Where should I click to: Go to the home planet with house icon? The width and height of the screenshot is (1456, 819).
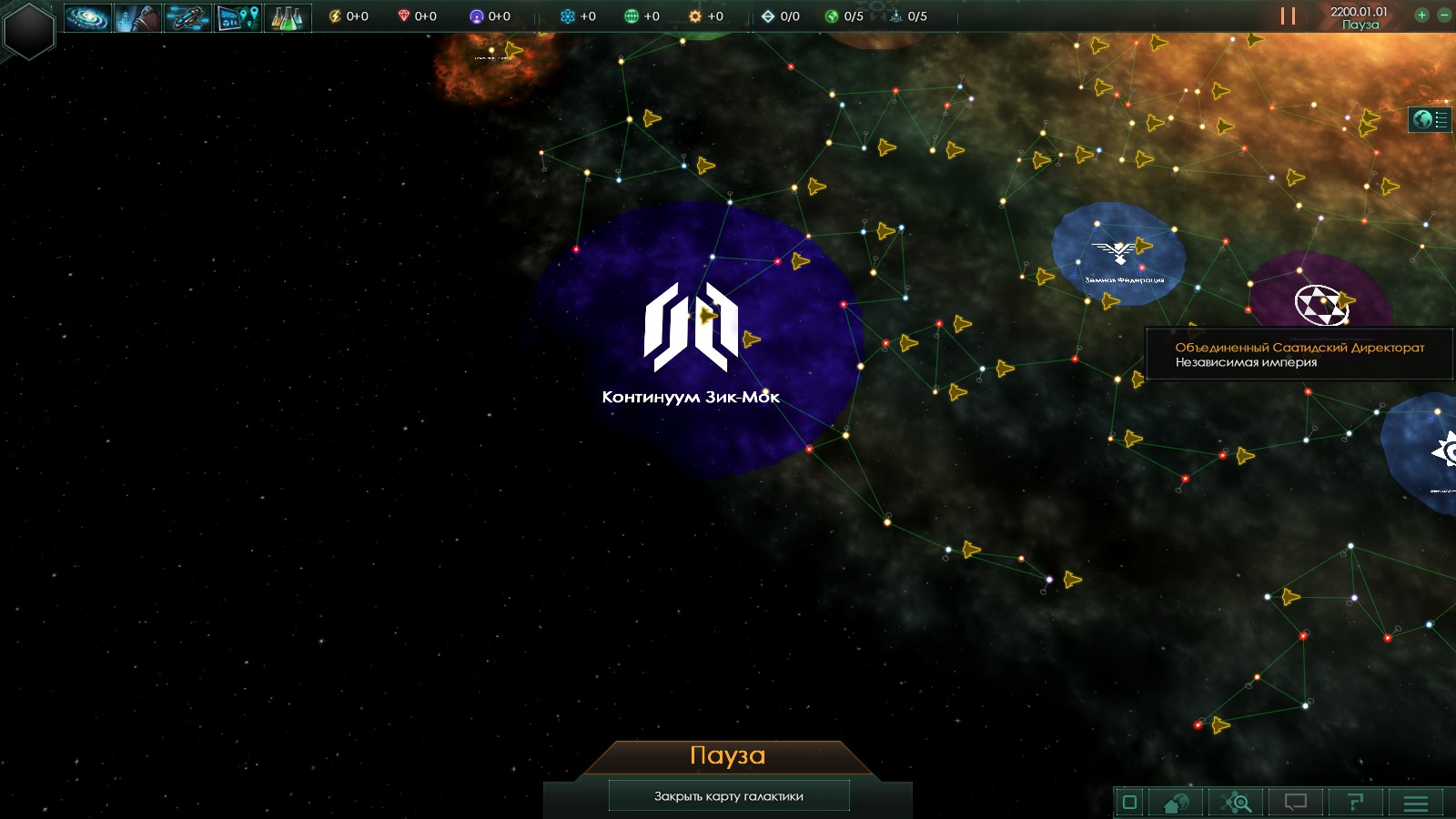click(1176, 802)
